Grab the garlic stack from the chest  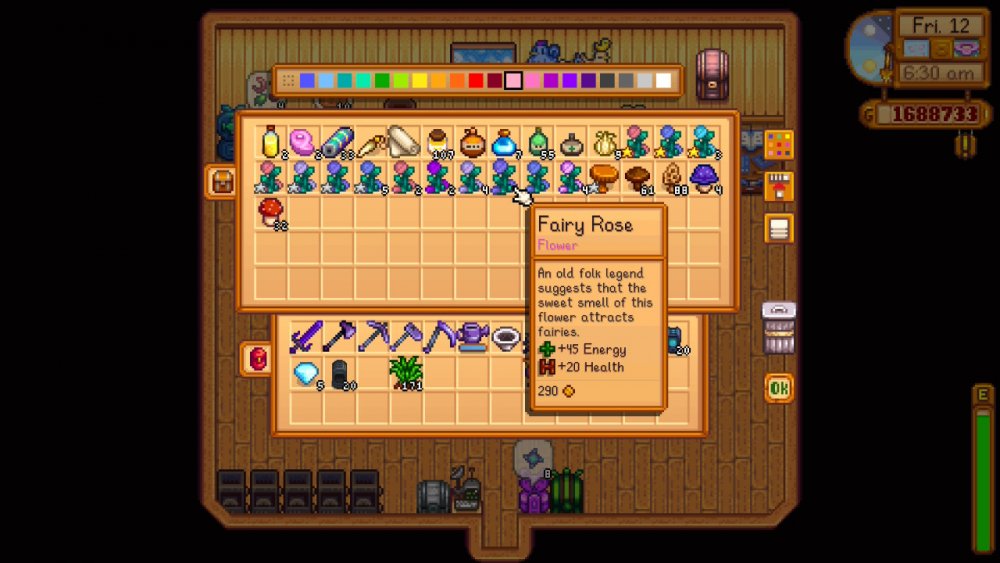coord(603,143)
